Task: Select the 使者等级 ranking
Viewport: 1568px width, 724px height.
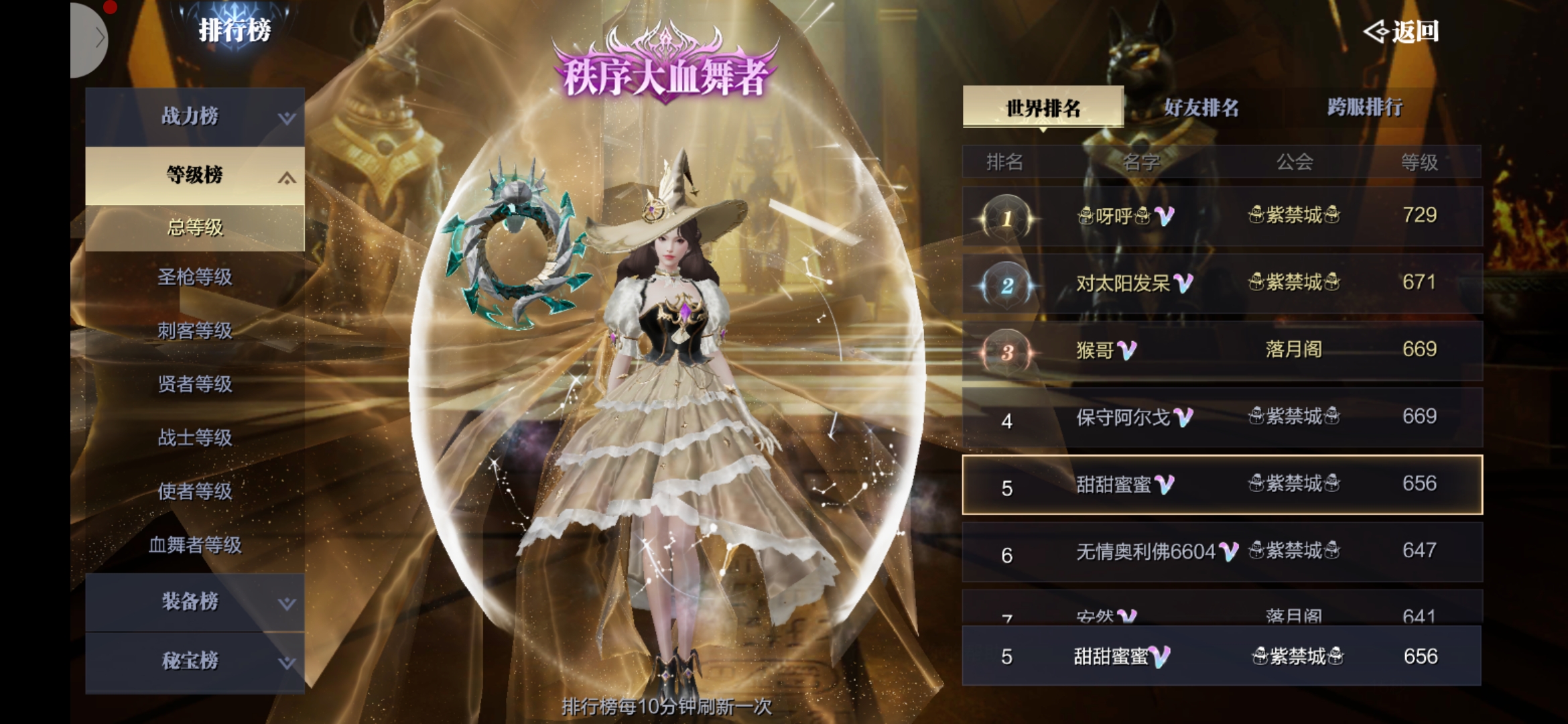Action: 194,491
